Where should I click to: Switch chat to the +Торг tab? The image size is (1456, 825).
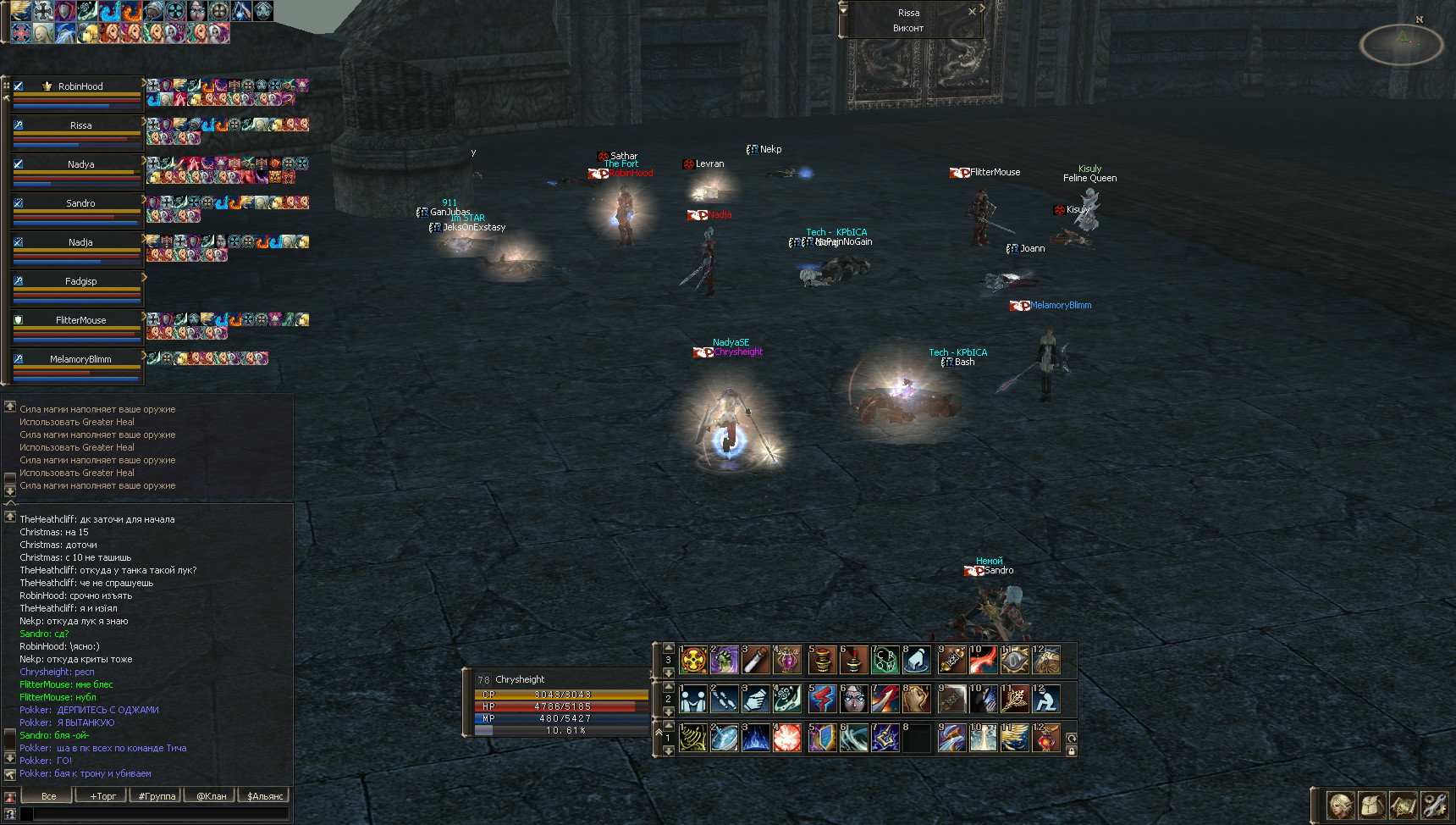point(102,796)
